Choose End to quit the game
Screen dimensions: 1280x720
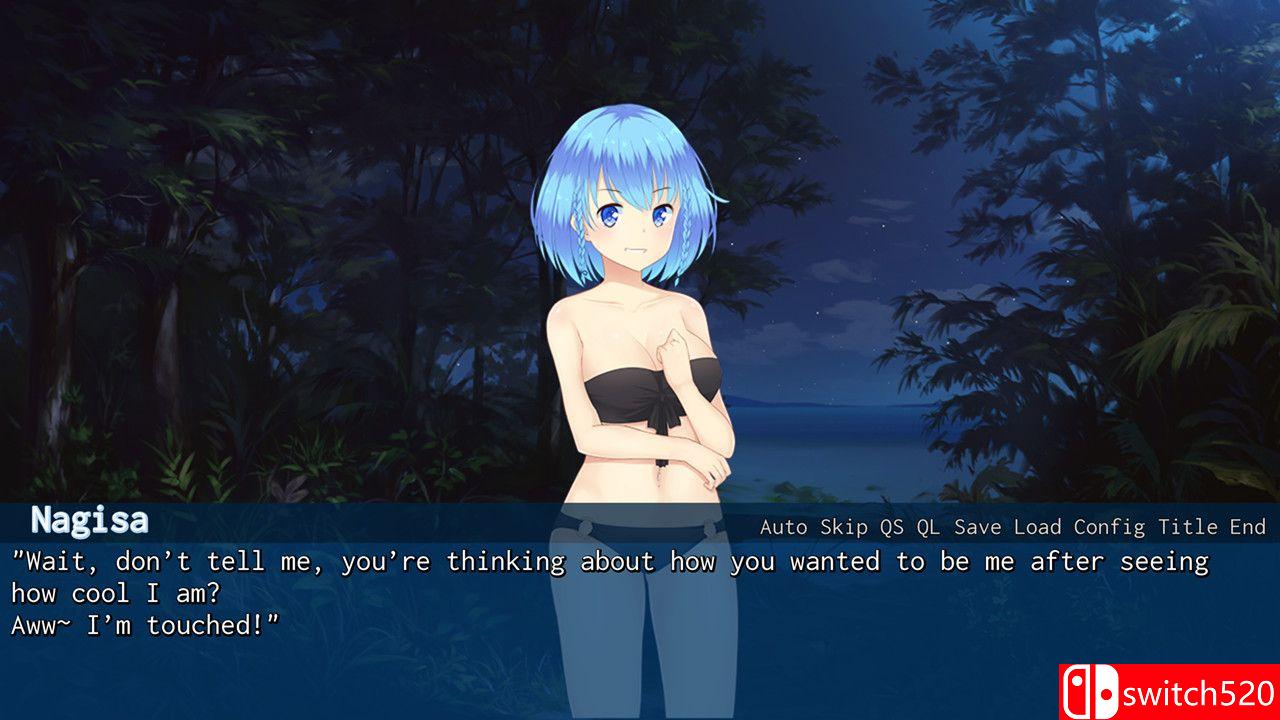pos(1247,527)
